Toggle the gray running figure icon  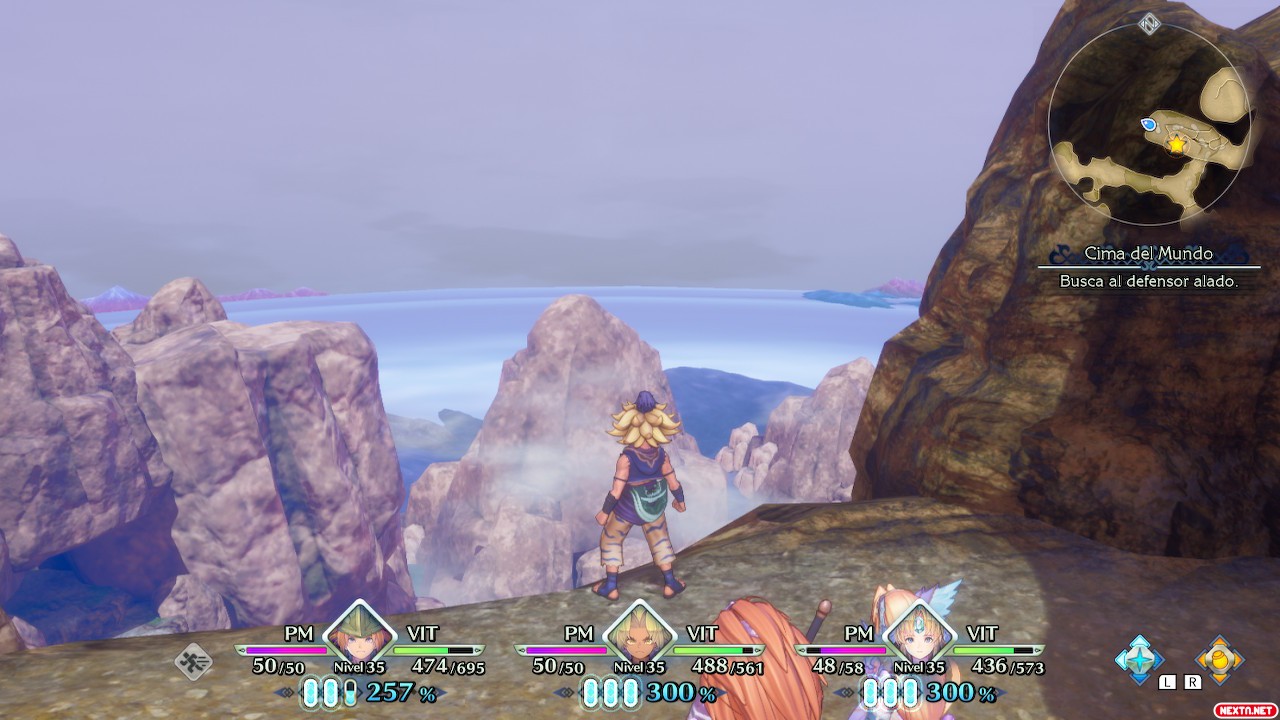coord(193,661)
